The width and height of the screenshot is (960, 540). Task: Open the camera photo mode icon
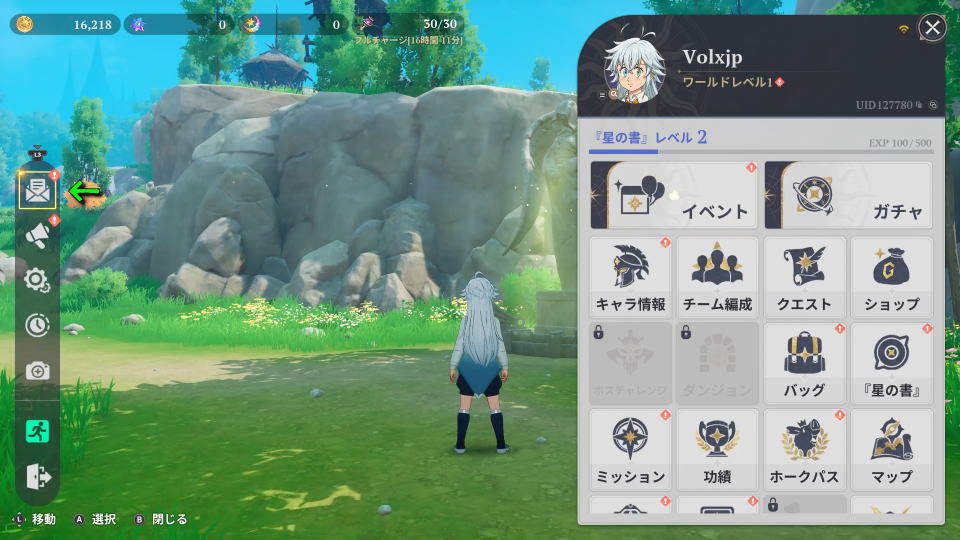37,371
